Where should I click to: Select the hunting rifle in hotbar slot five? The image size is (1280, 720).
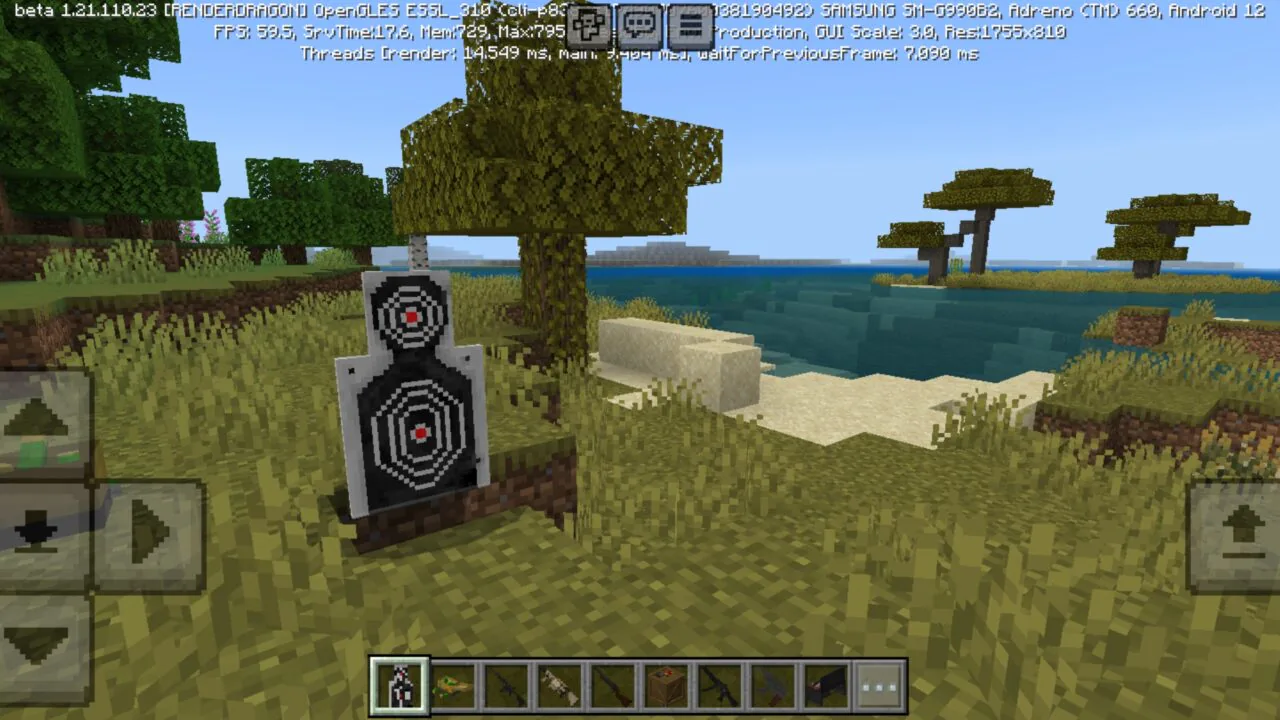613,683
